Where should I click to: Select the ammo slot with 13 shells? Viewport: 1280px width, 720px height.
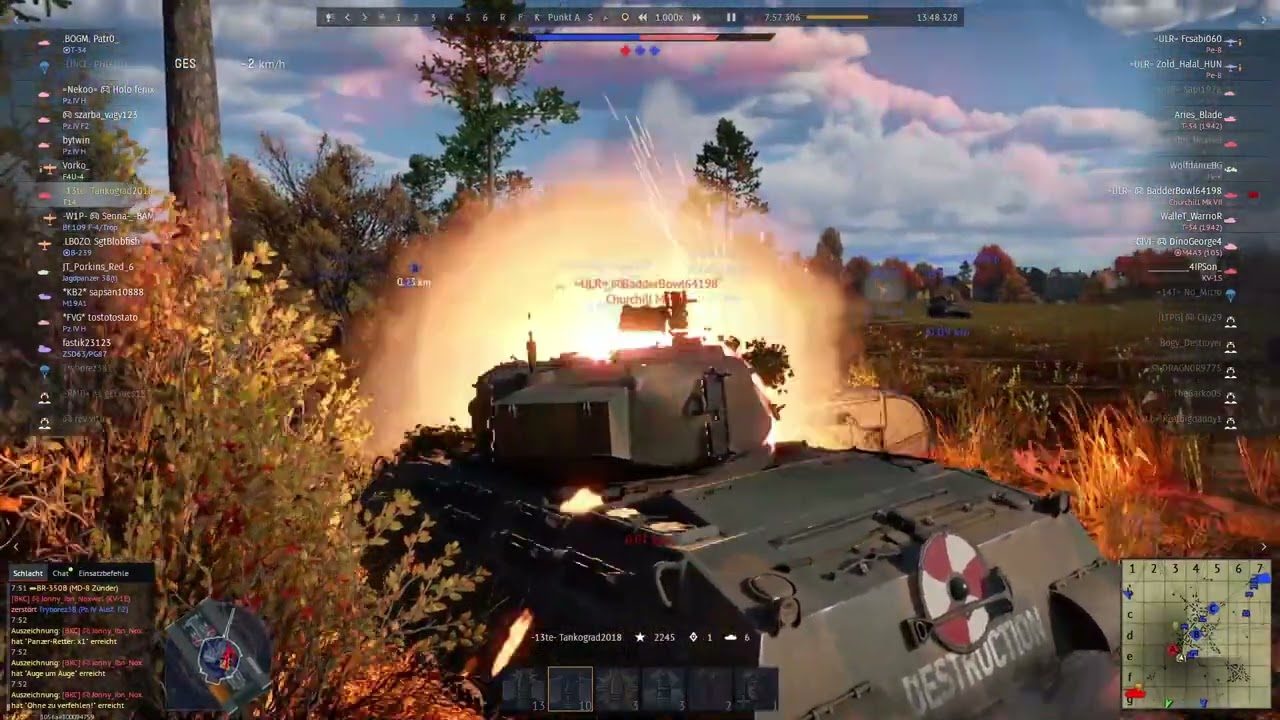pyautogui.click(x=524, y=688)
